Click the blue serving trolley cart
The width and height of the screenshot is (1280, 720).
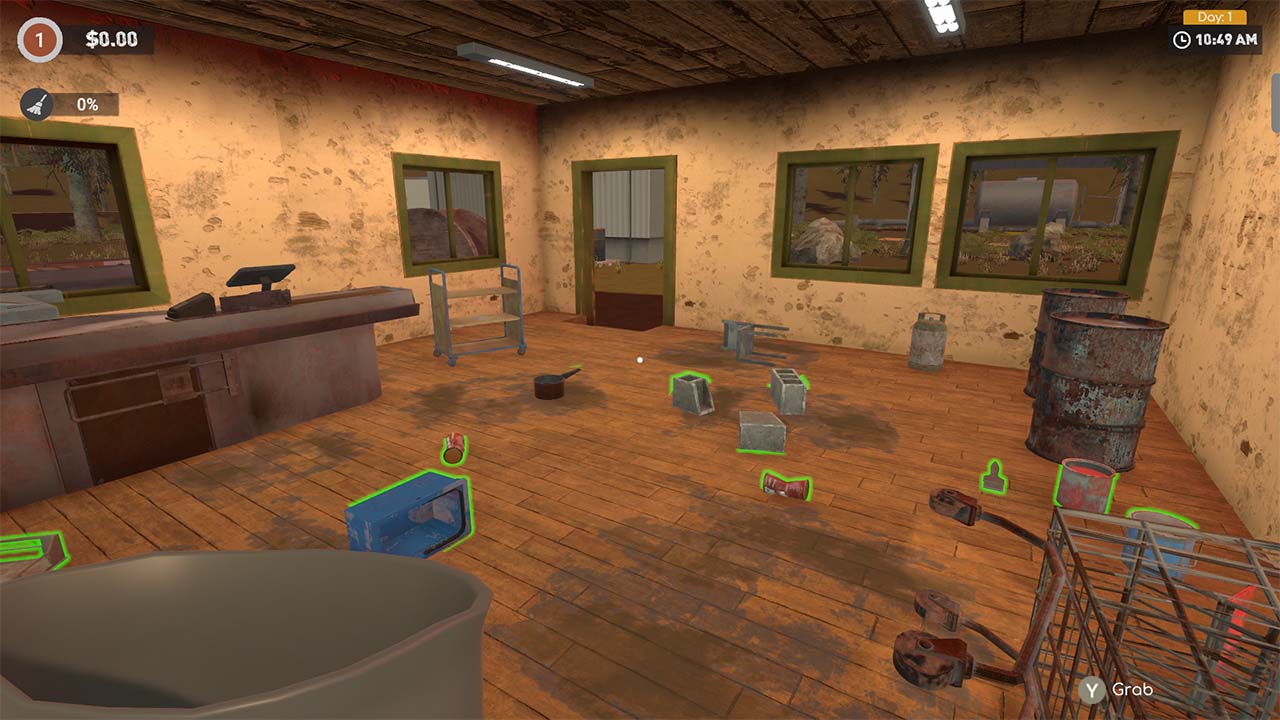point(478,312)
